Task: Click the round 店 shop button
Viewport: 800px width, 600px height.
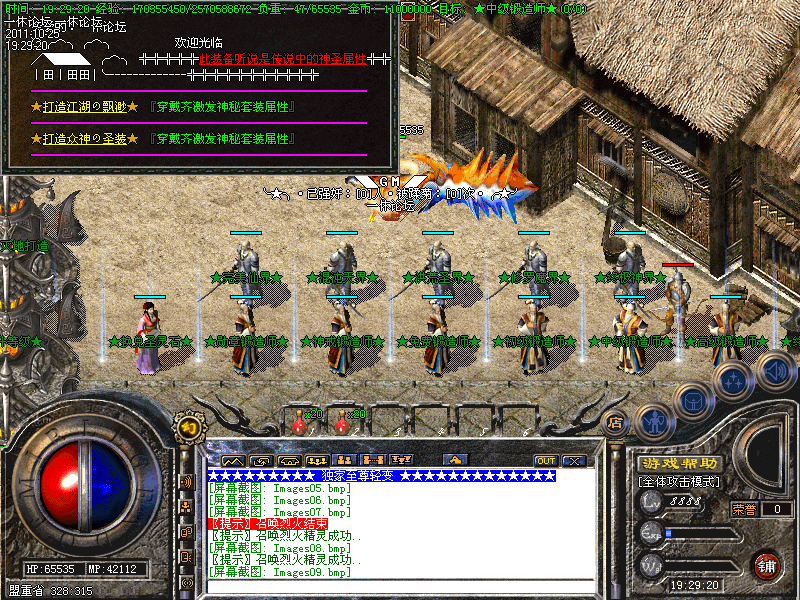Action: (x=616, y=421)
